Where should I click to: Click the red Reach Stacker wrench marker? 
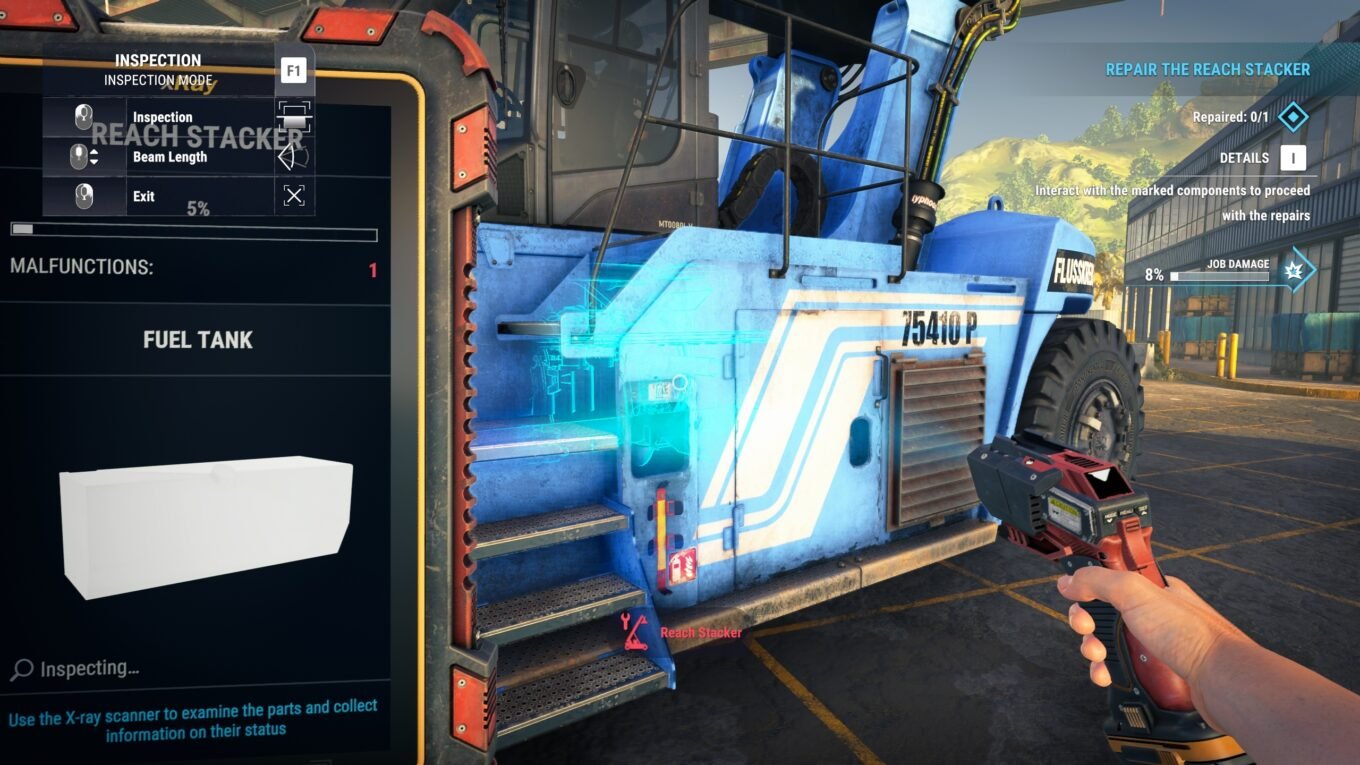point(634,632)
